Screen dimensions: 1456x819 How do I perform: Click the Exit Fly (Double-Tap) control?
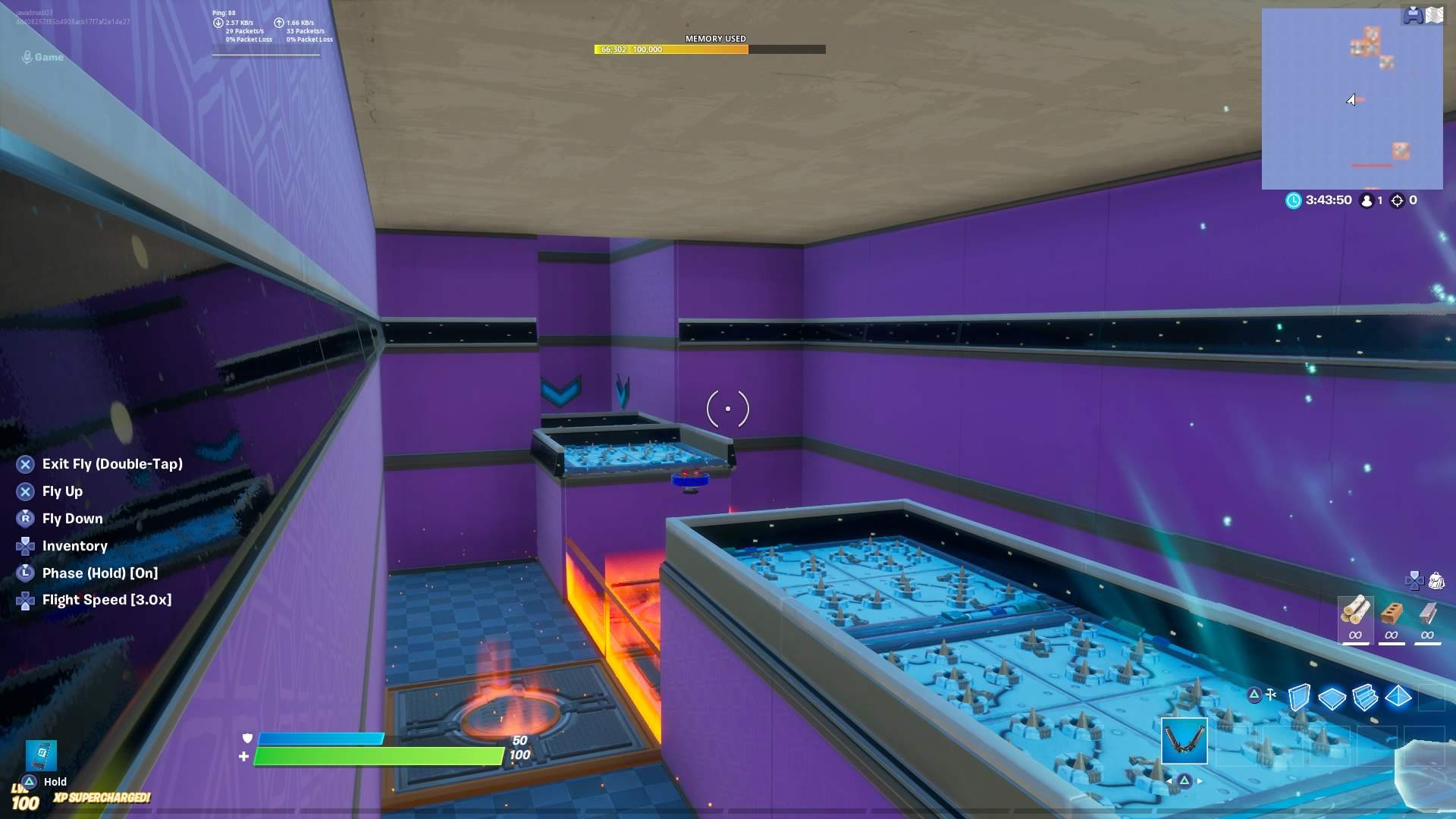click(111, 463)
